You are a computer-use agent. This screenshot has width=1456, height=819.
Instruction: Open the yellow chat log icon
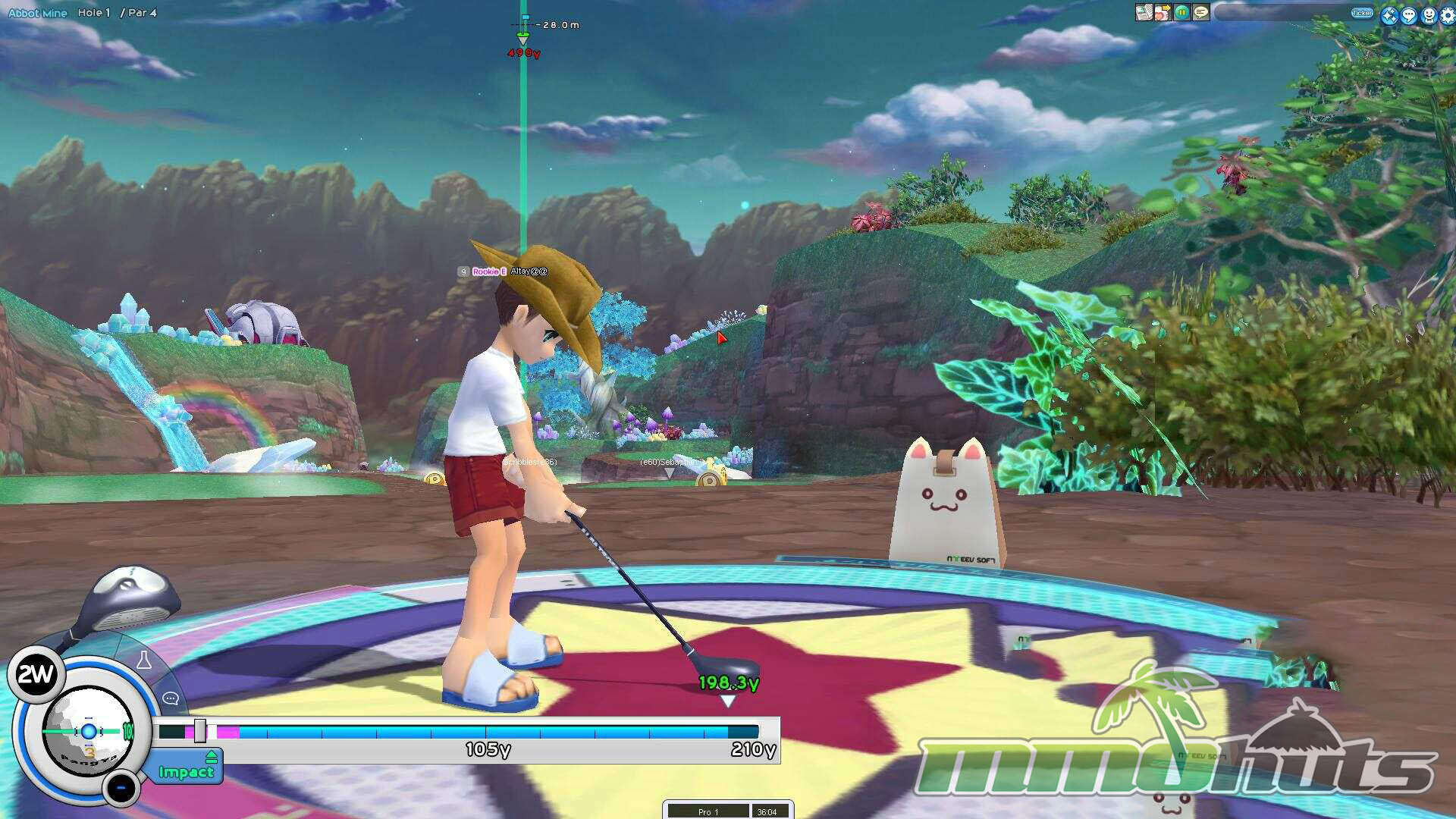point(1200,13)
